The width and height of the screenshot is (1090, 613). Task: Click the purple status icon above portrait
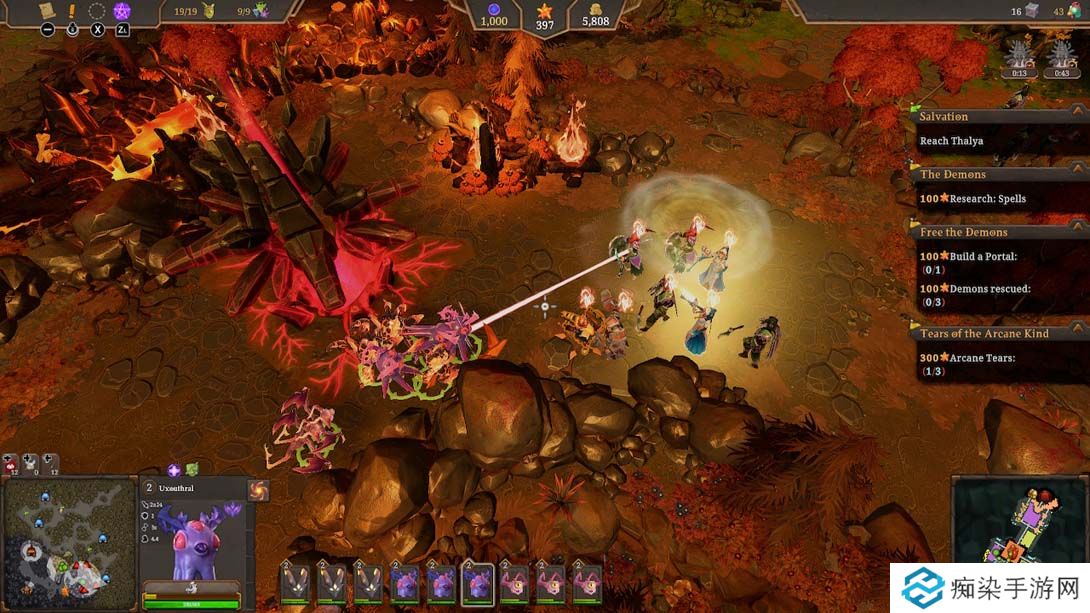(x=174, y=469)
